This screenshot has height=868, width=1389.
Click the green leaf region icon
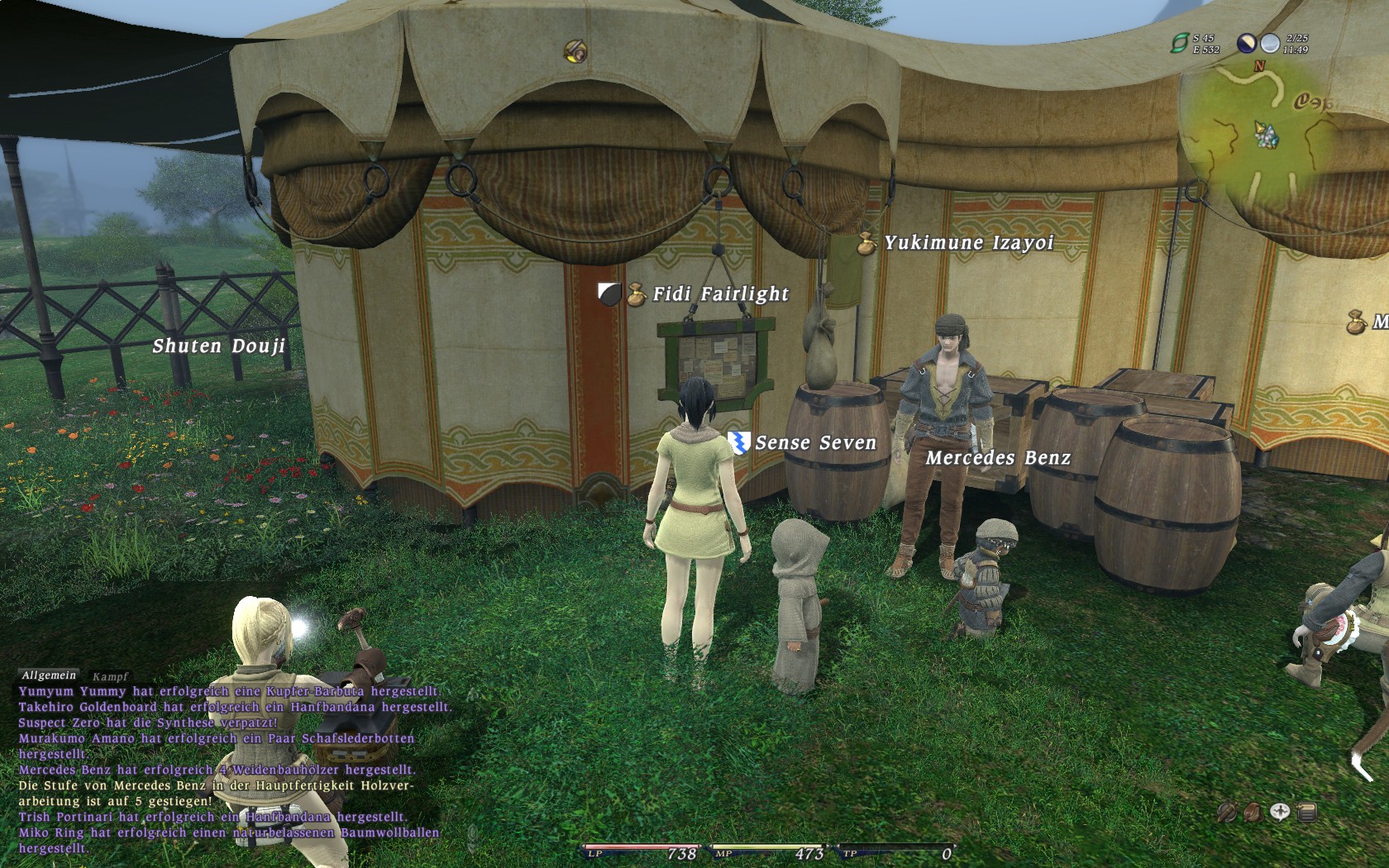1179,43
